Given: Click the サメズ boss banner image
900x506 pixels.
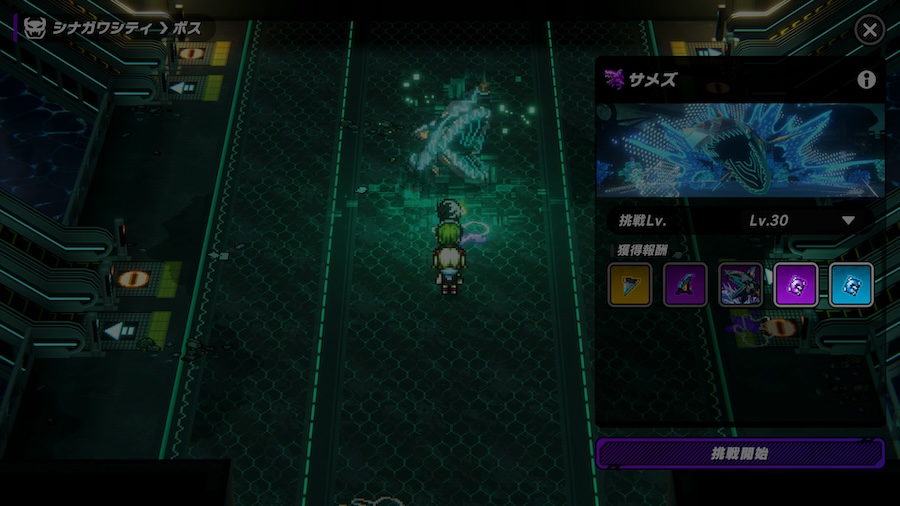Looking at the screenshot, I should pyautogui.click(x=740, y=150).
